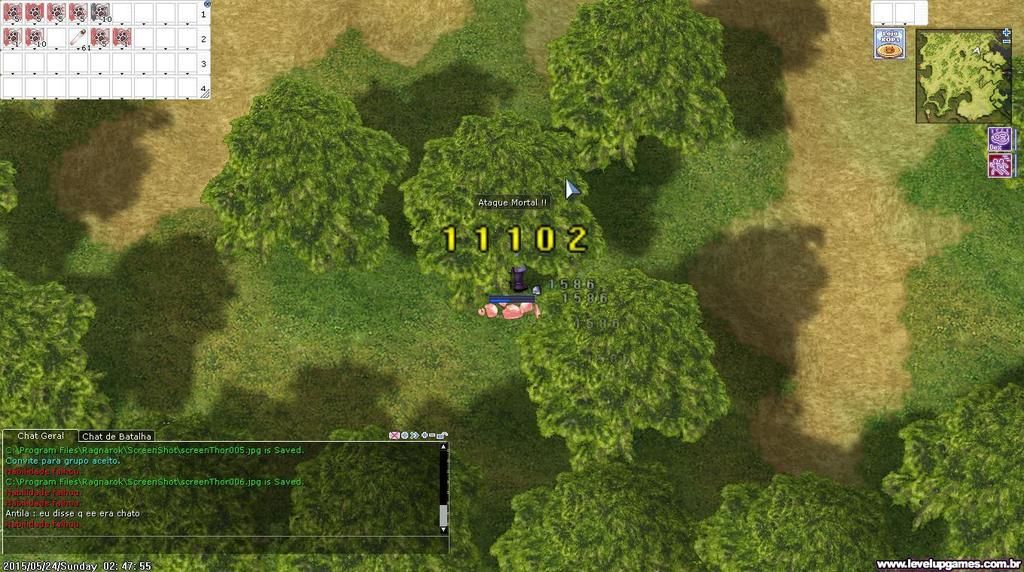This screenshot has height=572, width=1024.
Task: Zoom out the minimap with the minus button
Action: (1006, 43)
